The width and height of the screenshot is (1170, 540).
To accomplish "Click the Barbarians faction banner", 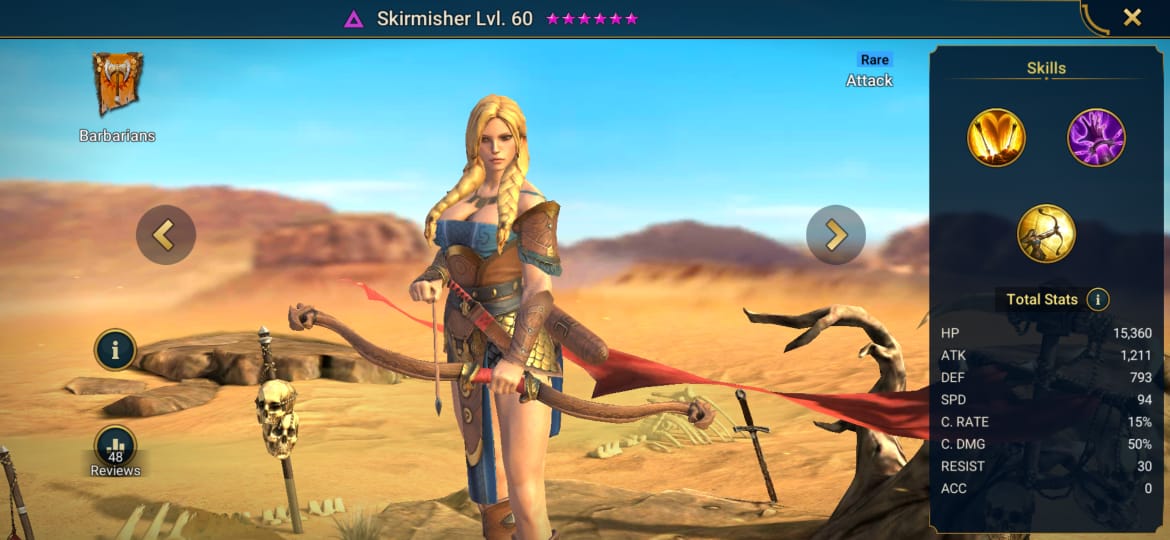I will tap(117, 85).
